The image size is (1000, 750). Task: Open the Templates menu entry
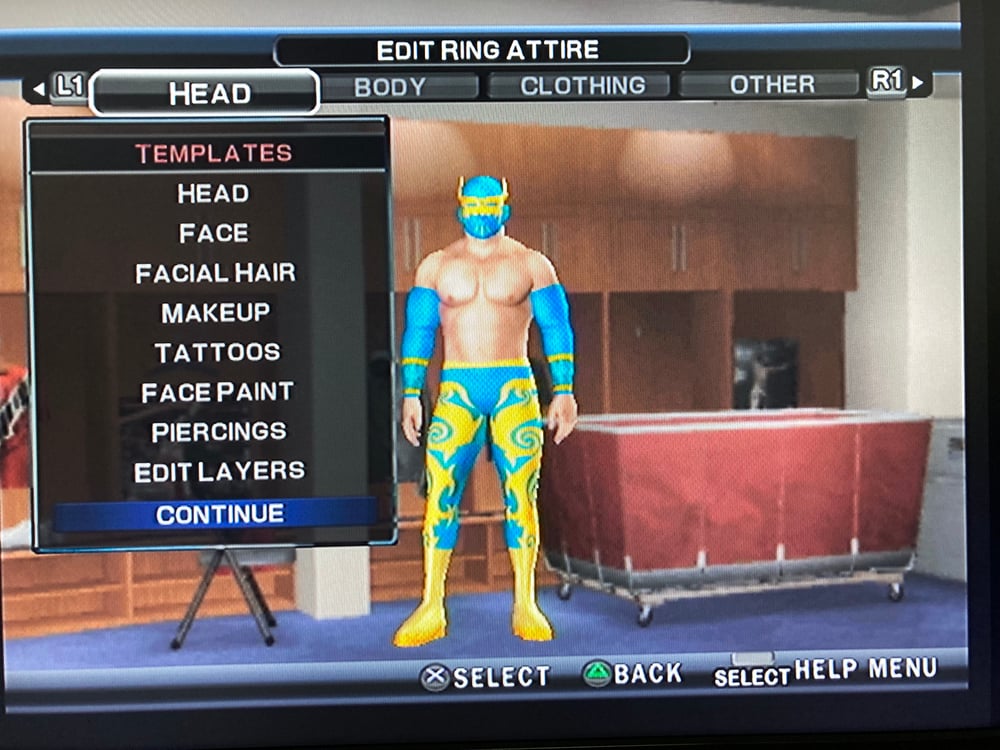point(213,153)
